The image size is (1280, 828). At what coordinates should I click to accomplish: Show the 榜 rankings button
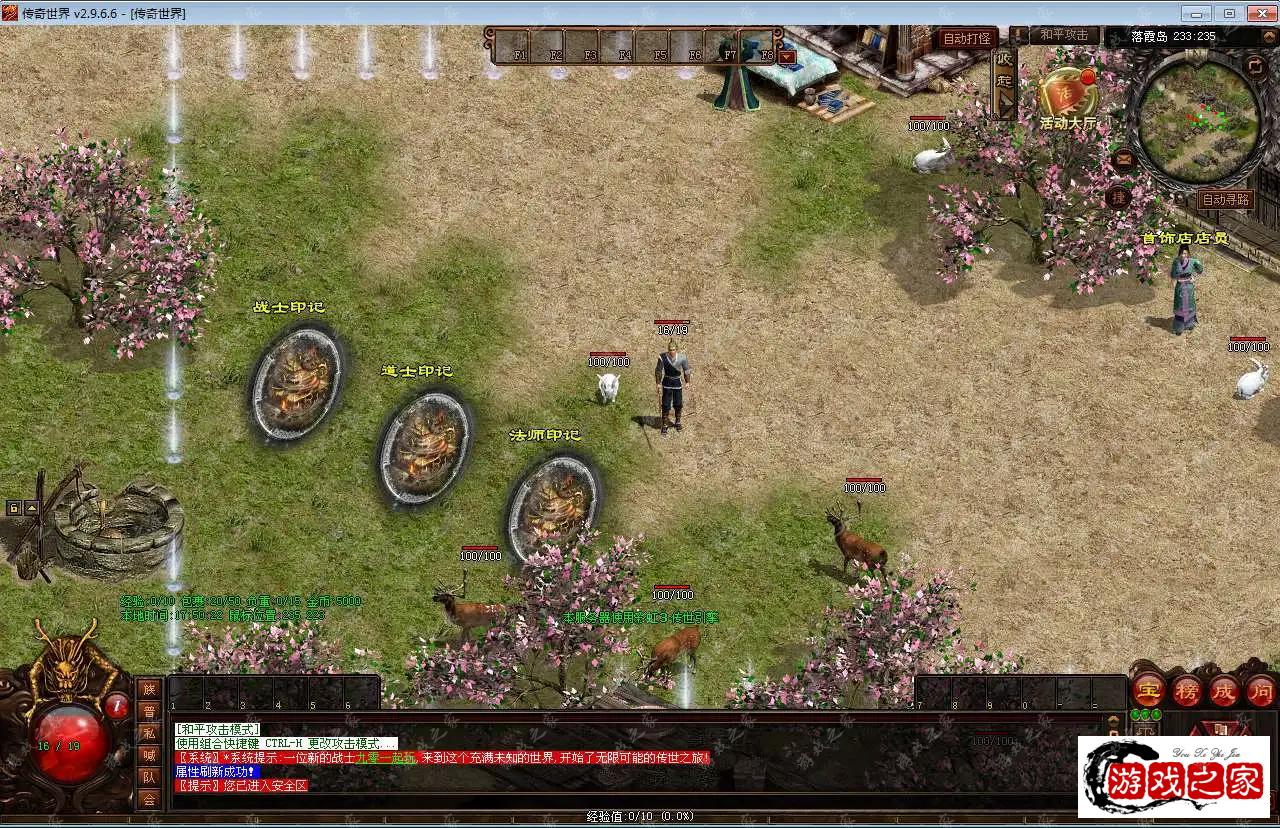click(x=1187, y=690)
